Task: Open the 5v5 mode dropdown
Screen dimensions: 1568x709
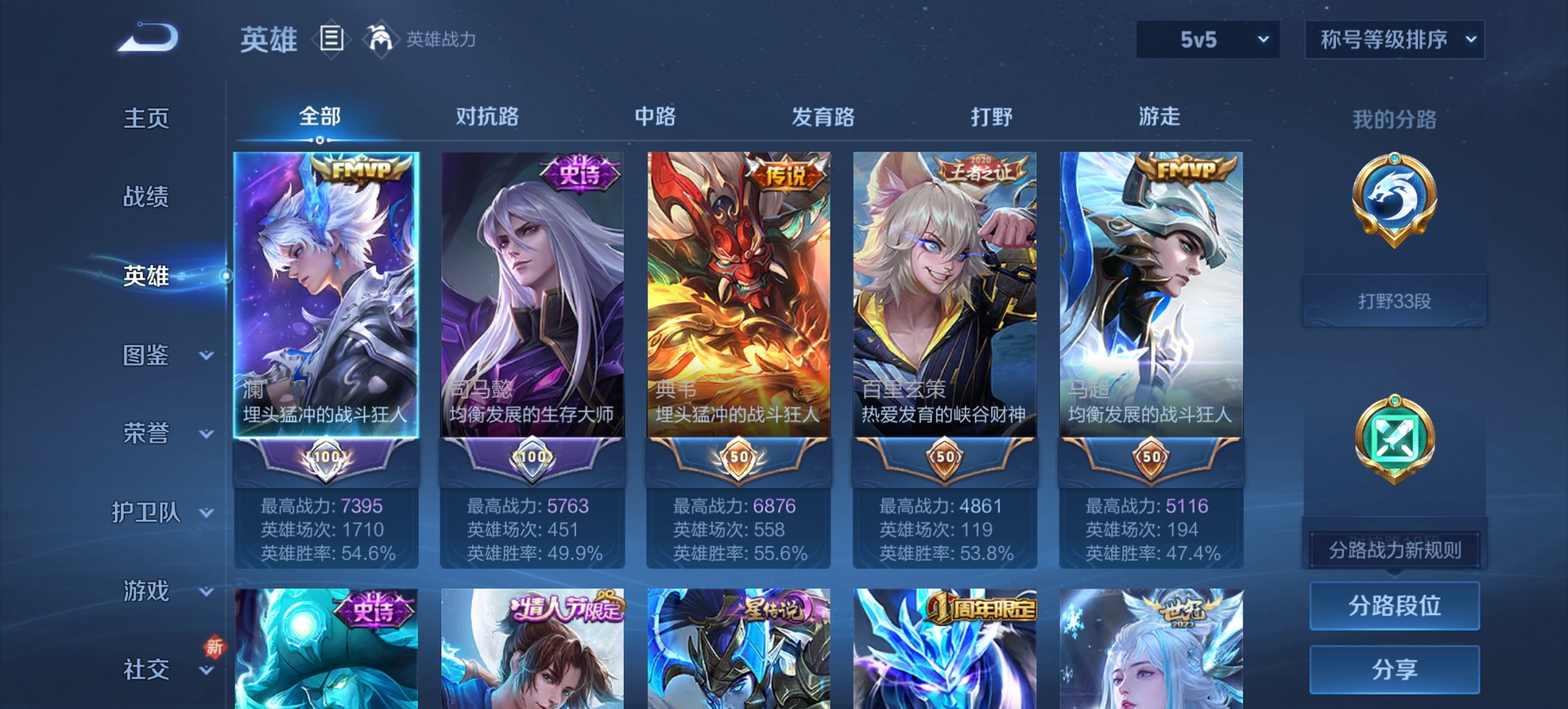Action: [x=1207, y=39]
